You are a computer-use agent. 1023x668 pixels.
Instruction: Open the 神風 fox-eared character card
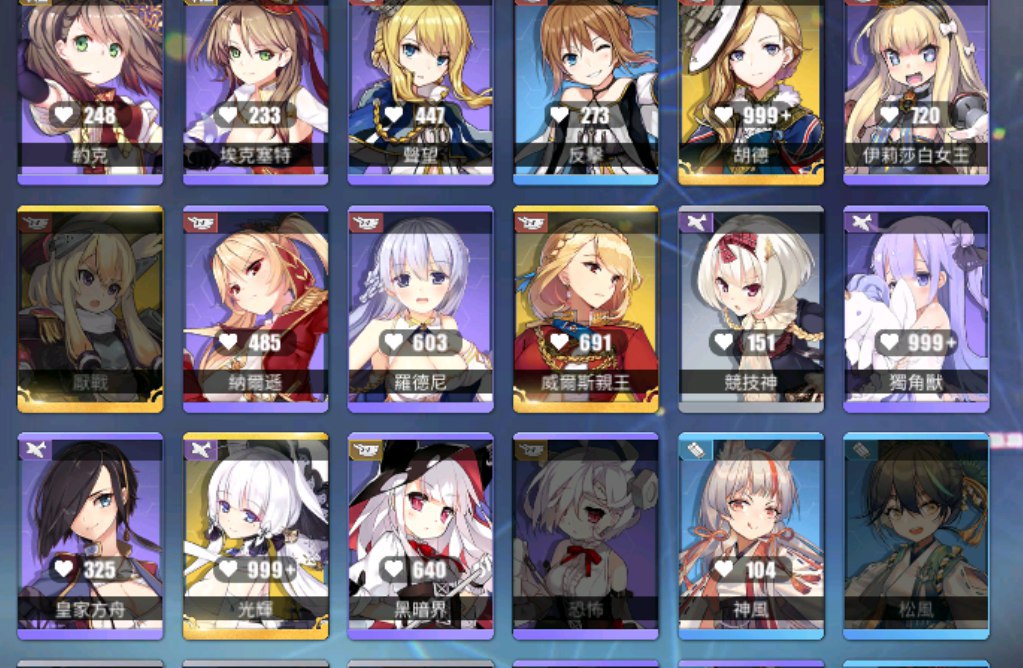pyautogui.click(x=750, y=535)
